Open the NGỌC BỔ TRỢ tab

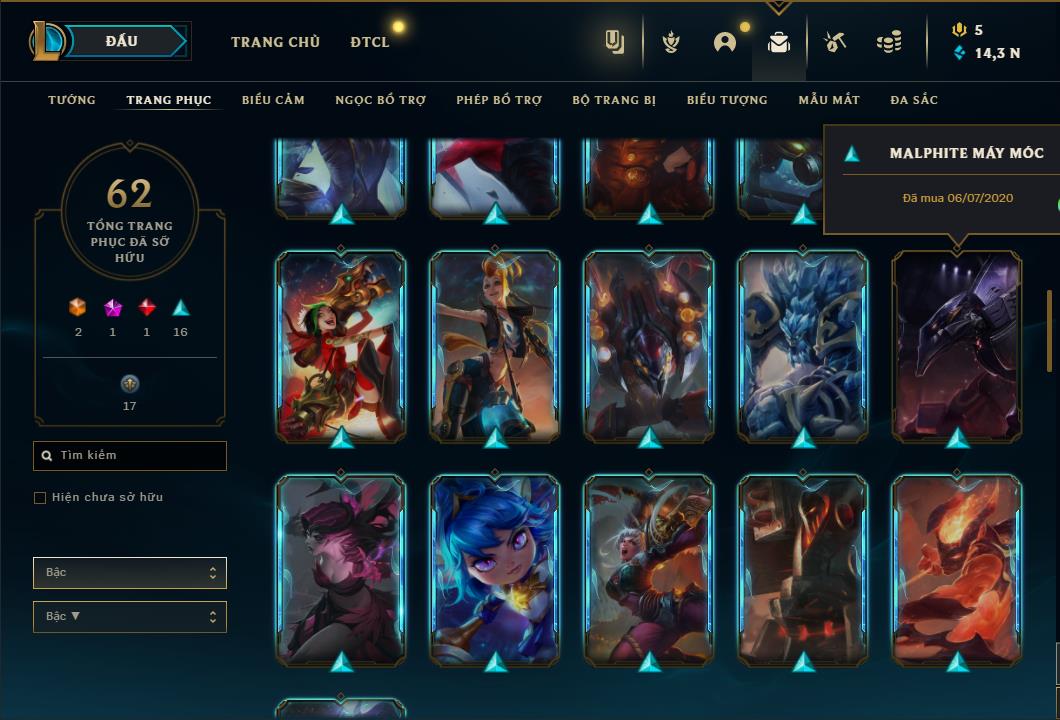(x=380, y=100)
